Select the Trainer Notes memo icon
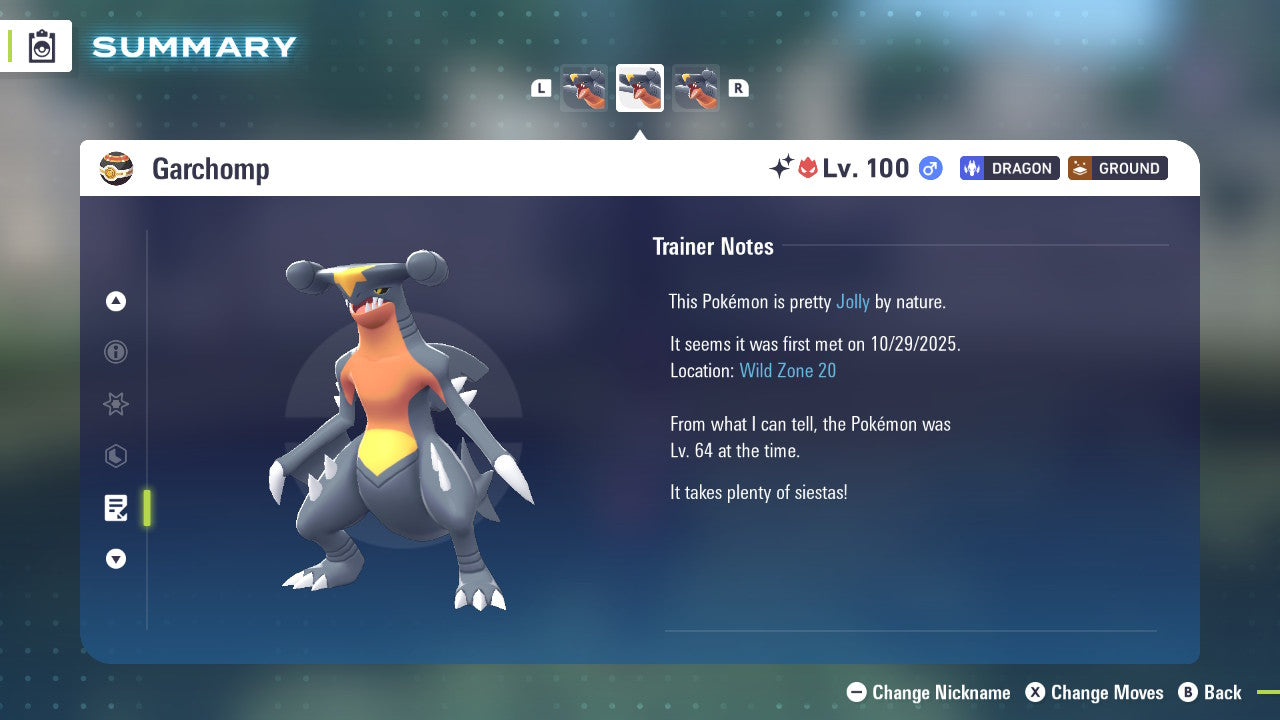Viewport: 1280px width, 720px height. click(115, 508)
